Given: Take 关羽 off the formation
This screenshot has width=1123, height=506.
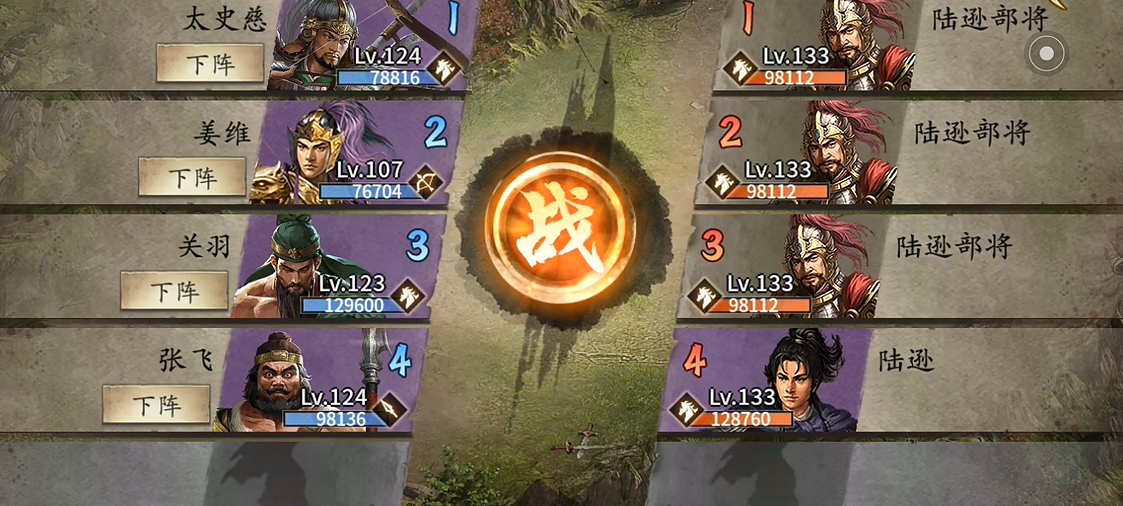Looking at the screenshot, I should (174, 291).
